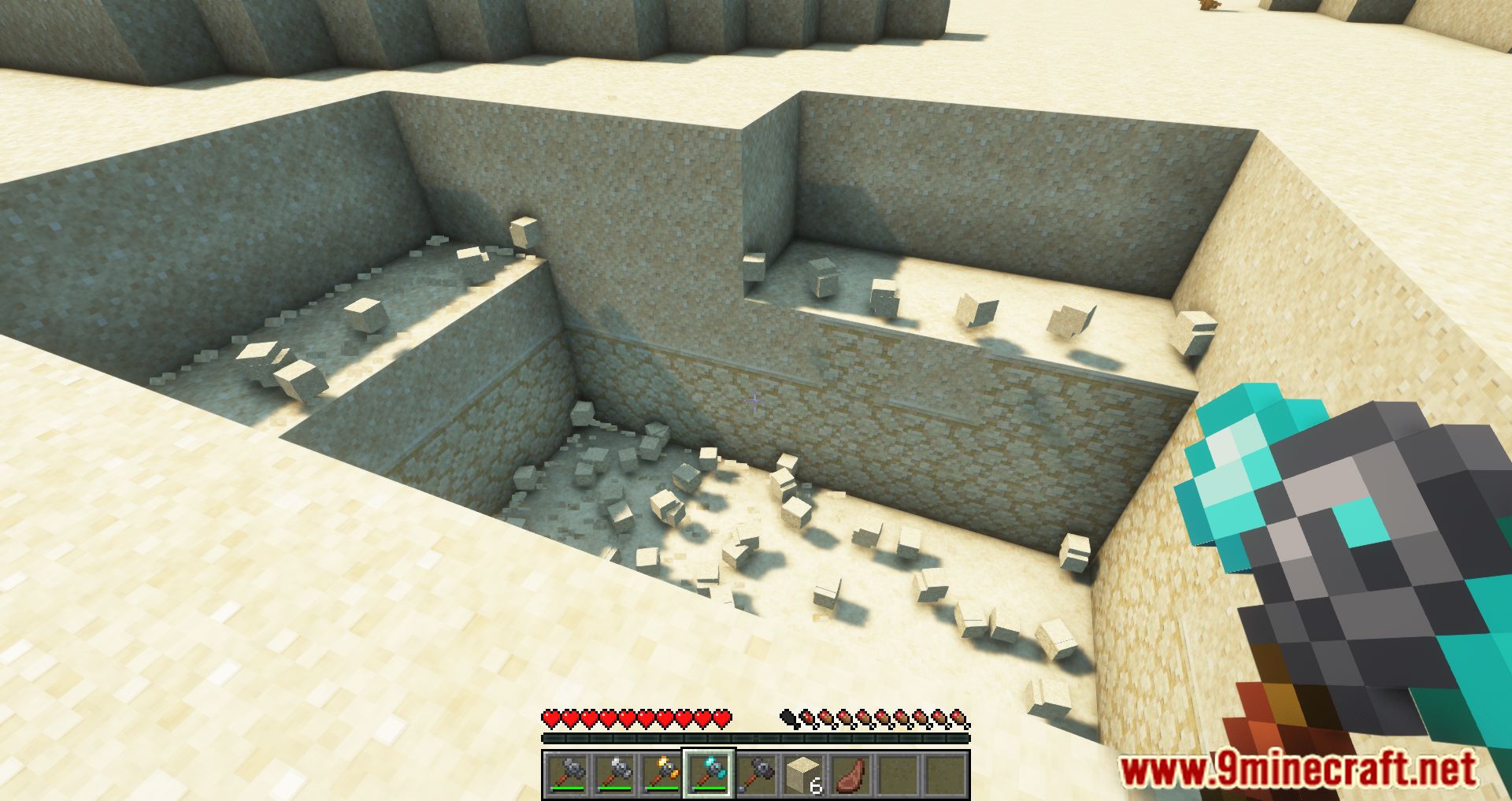Select the stone hammer in hotbar slot one
Image resolution: width=1512 pixels, height=801 pixels.
[x=566, y=772]
